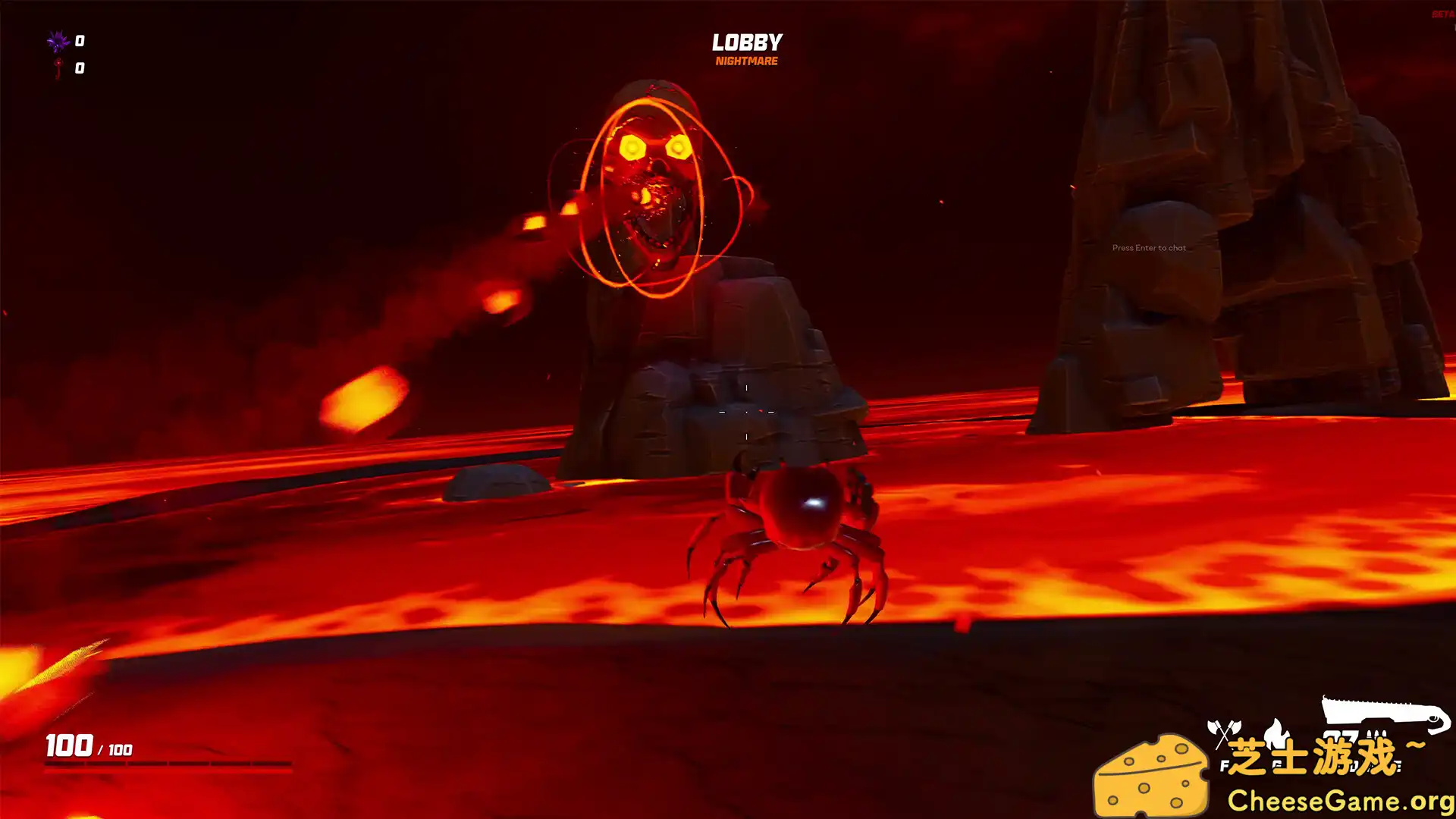Click 'Press Enter to chat' prompt
The width and height of the screenshot is (1456, 819).
pyautogui.click(x=1147, y=246)
